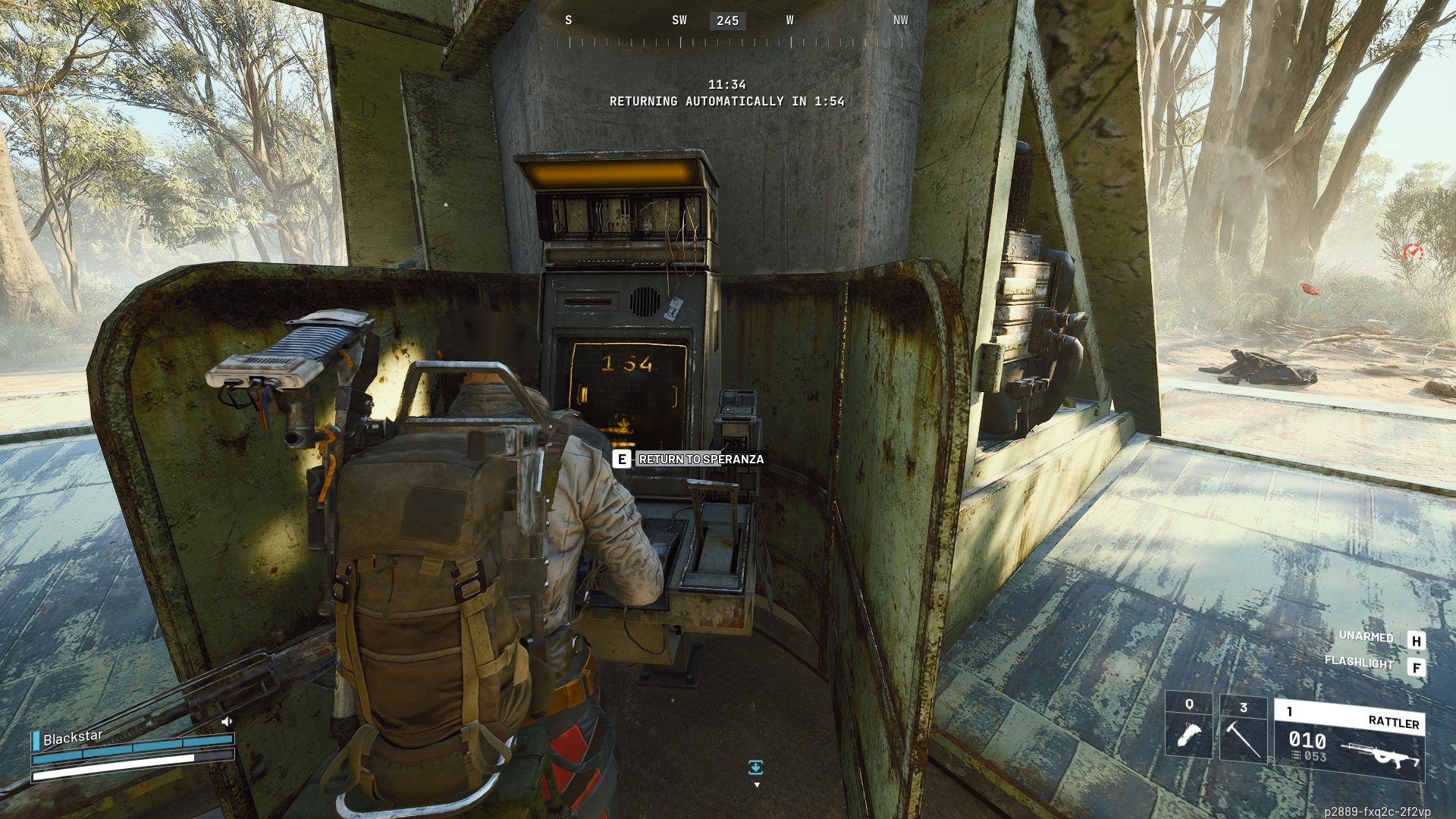Screen dimensions: 1456x819
Task: Click the speaker icon beside Blackstar
Action: [226, 721]
